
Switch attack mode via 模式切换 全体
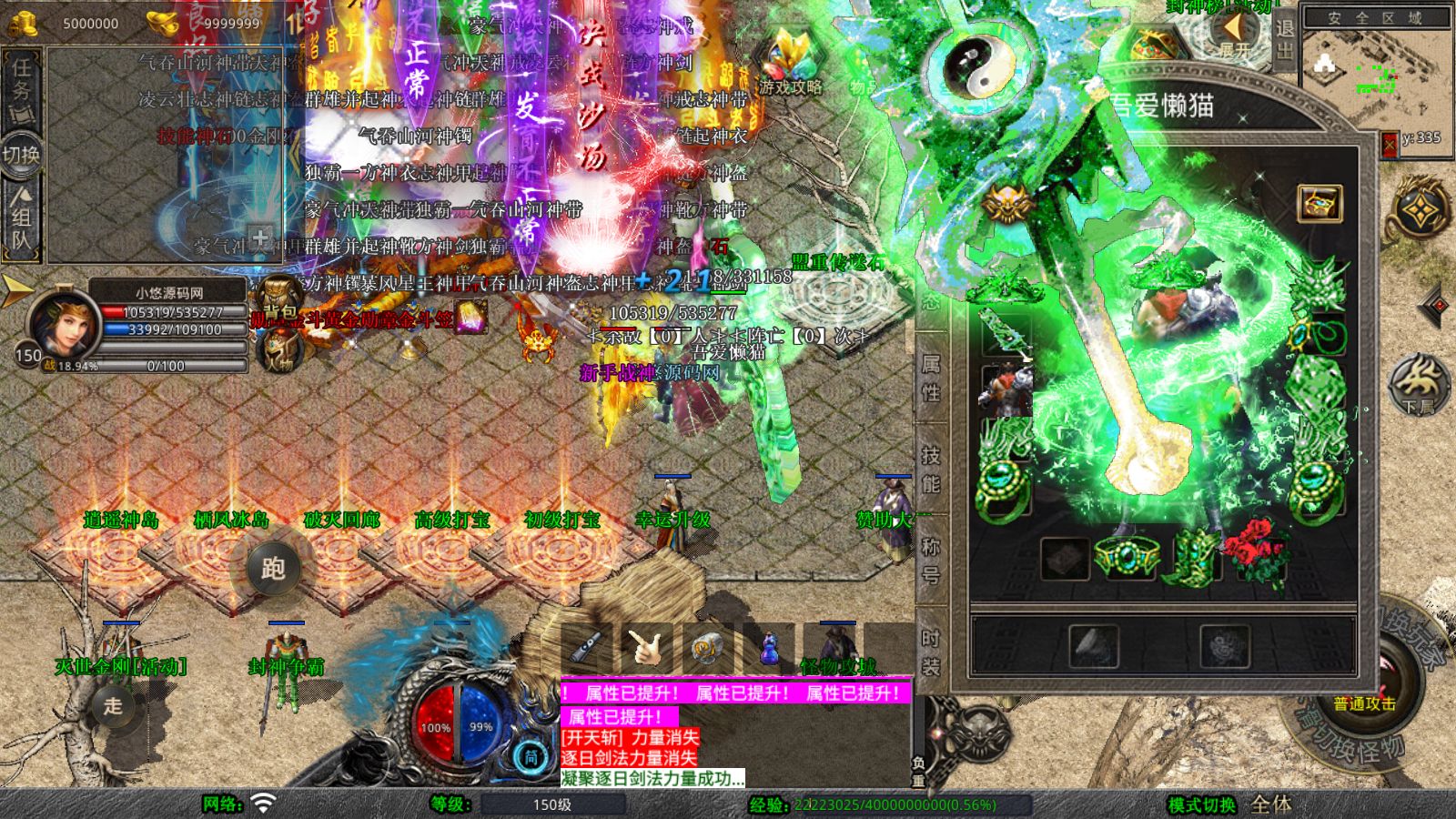pyautogui.click(x=1265, y=804)
